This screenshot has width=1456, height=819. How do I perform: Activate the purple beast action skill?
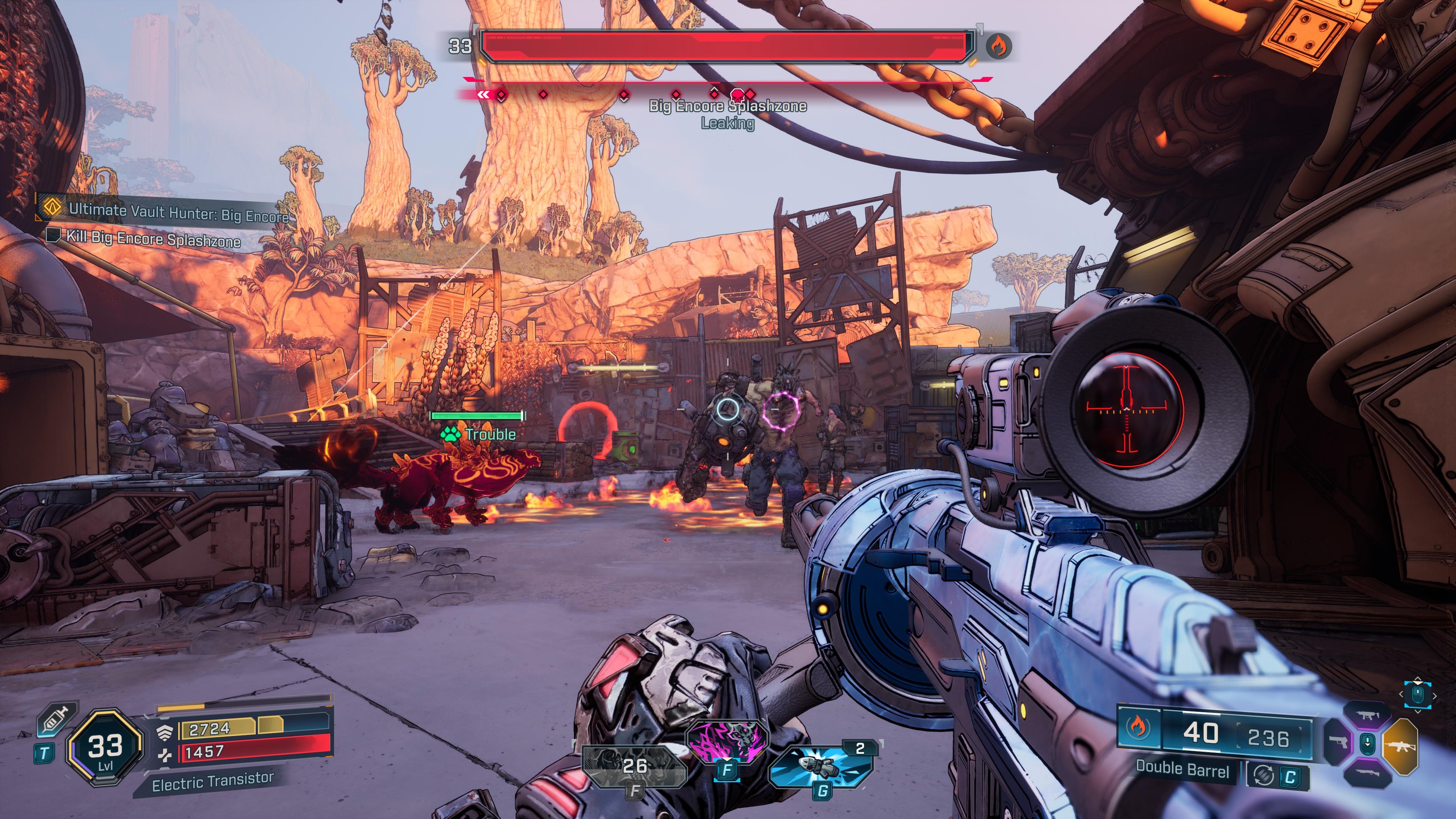[728, 741]
